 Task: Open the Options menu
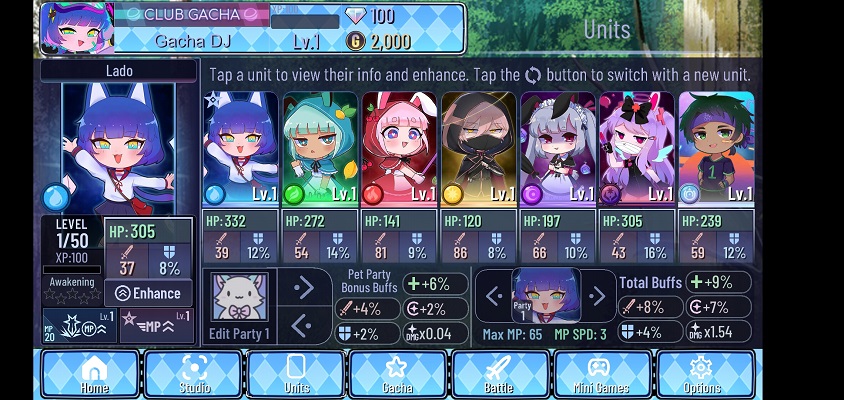coord(702,374)
